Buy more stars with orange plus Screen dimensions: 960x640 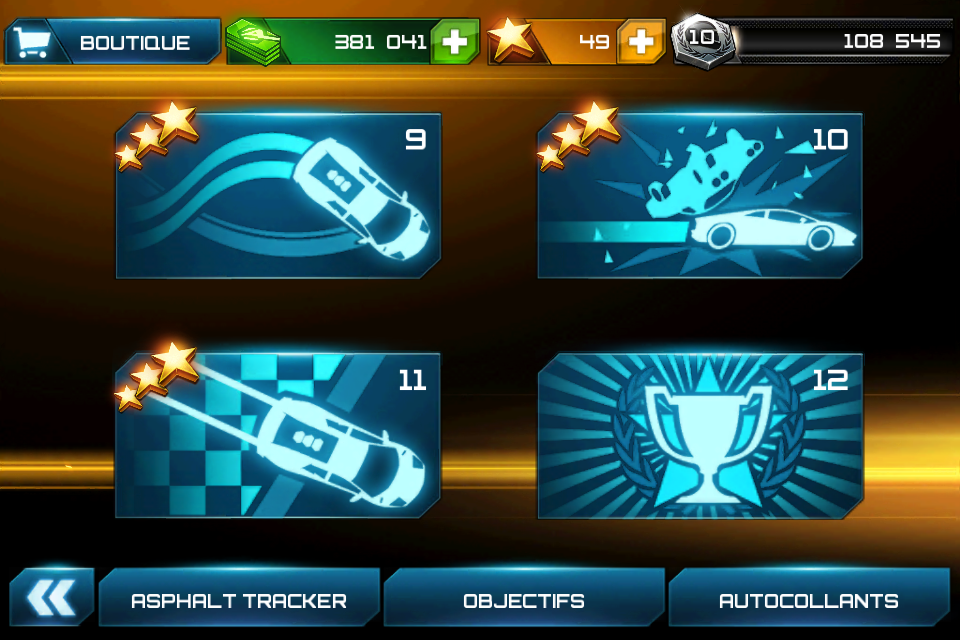[641, 42]
